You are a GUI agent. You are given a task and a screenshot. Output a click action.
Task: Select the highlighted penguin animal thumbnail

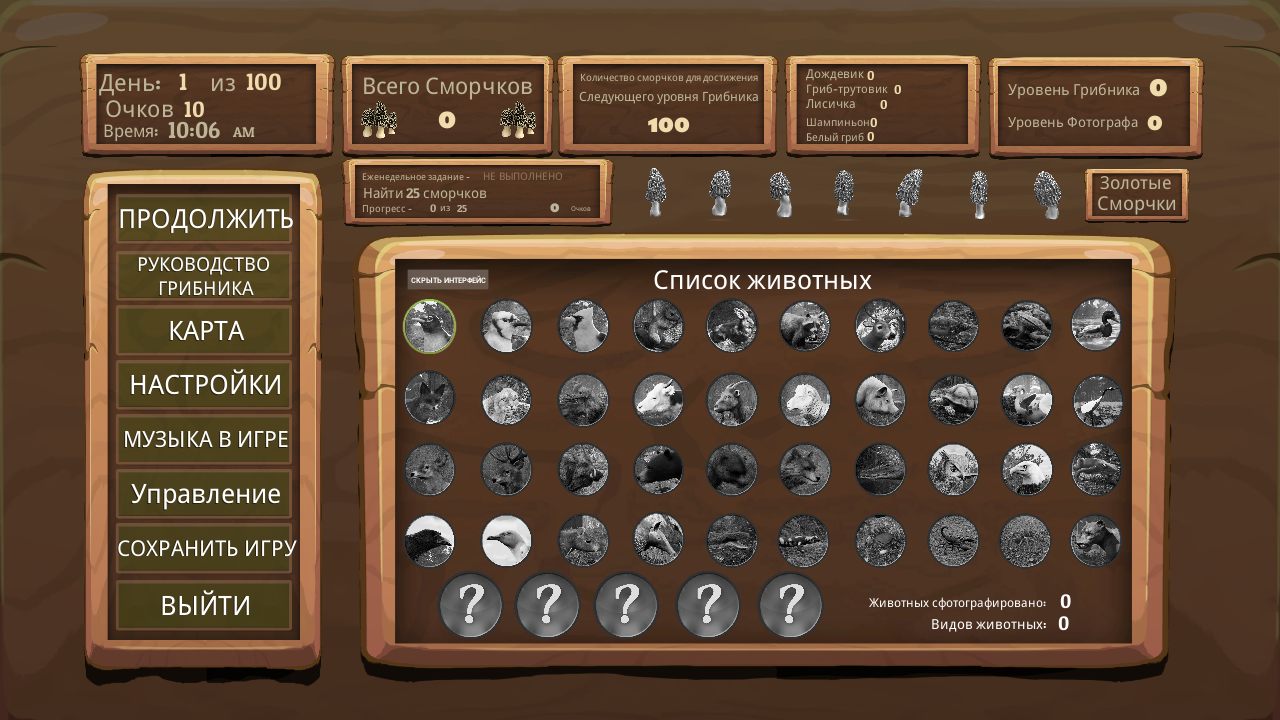(430, 326)
